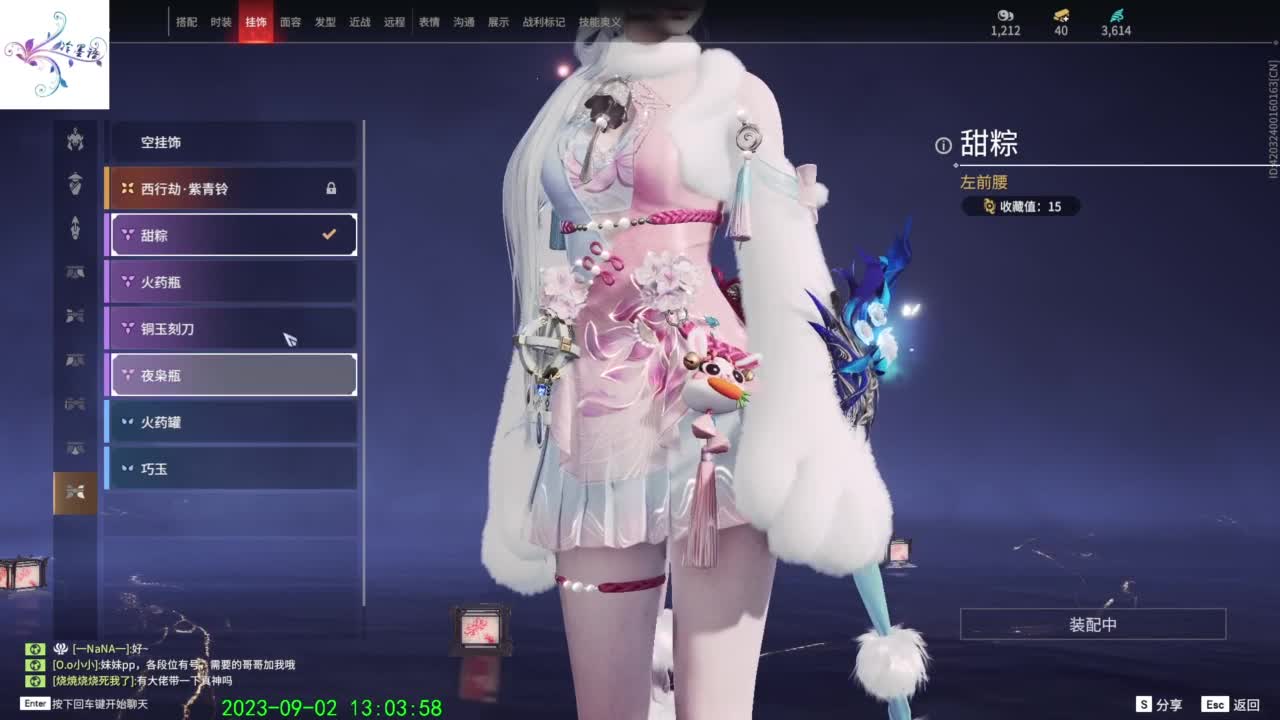Choose the 夜枭瓶 accessory from list
Screen dimensions: 1280x720
point(230,375)
